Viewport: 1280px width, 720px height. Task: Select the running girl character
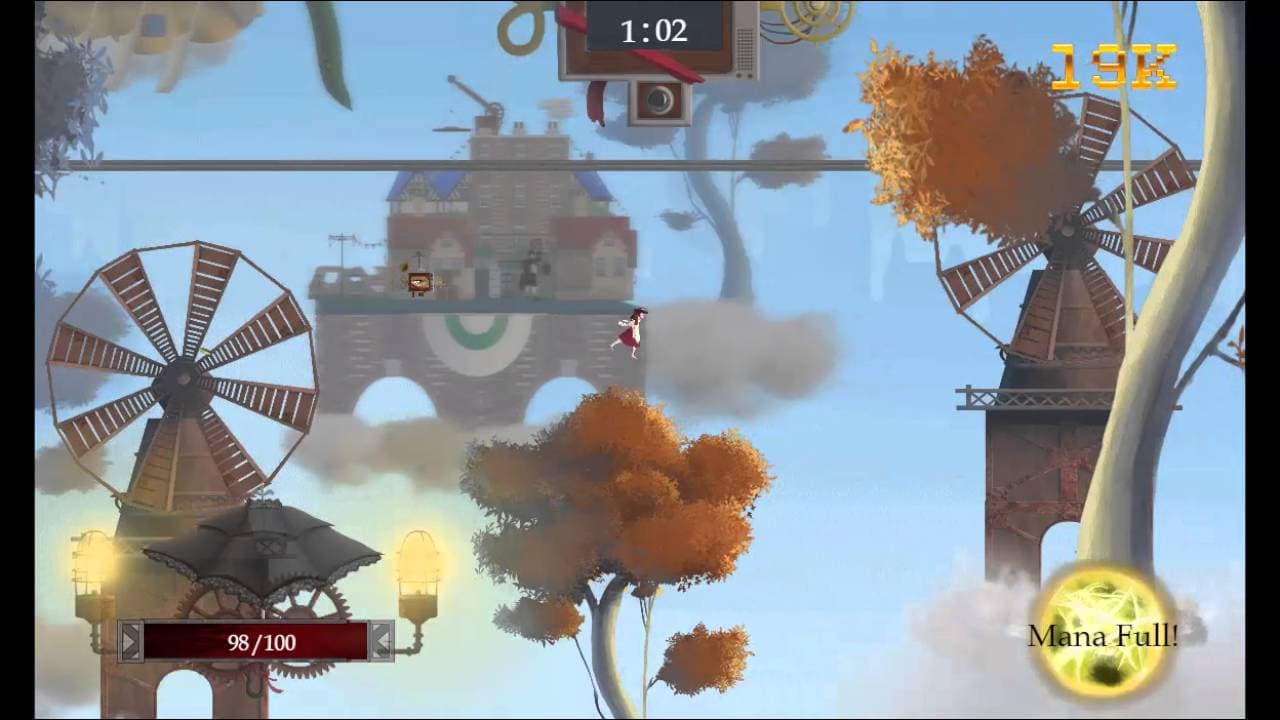coord(631,328)
